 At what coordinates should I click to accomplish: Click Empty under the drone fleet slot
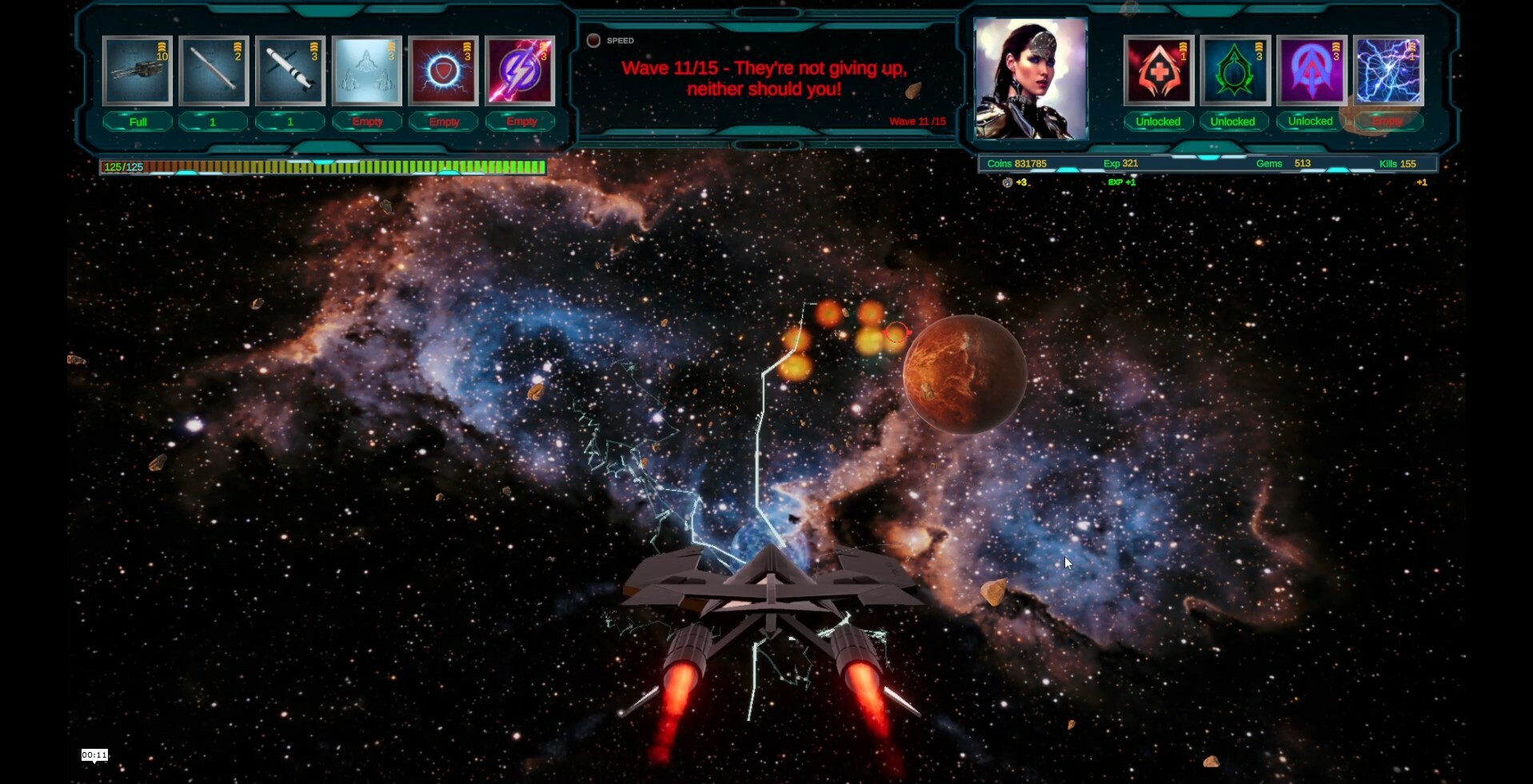(367, 121)
